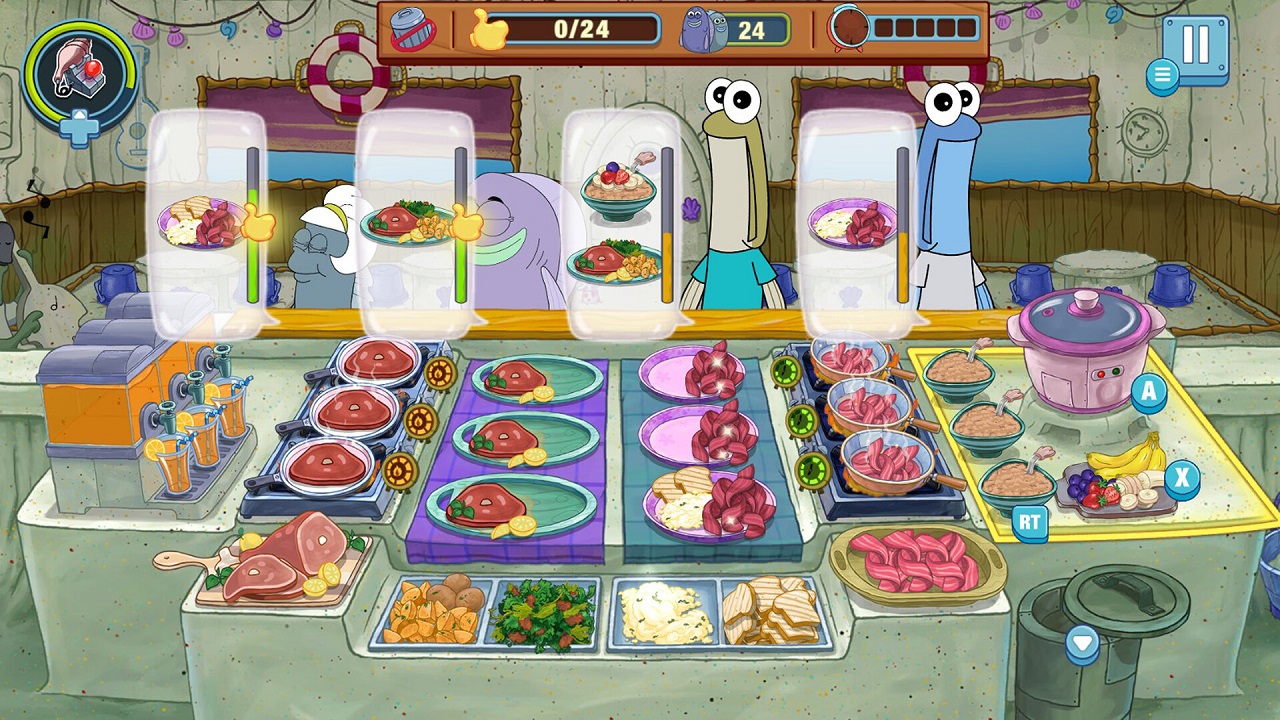Click the thumbs-up rating icon
Screen dimensions: 1280x720
tap(488, 30)
